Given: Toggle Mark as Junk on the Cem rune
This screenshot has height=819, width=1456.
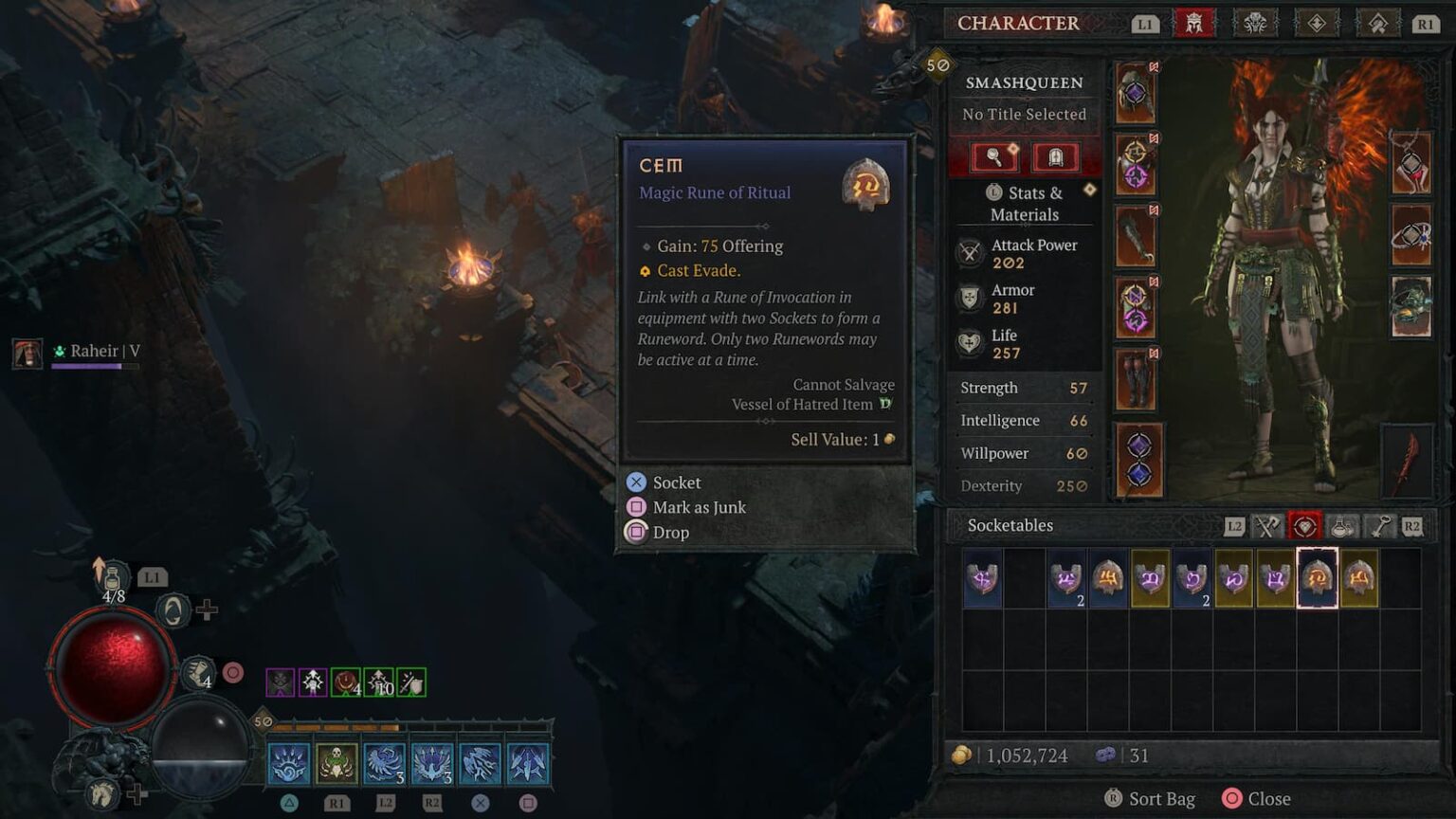Looking at the screenshot, I should 699,507.
